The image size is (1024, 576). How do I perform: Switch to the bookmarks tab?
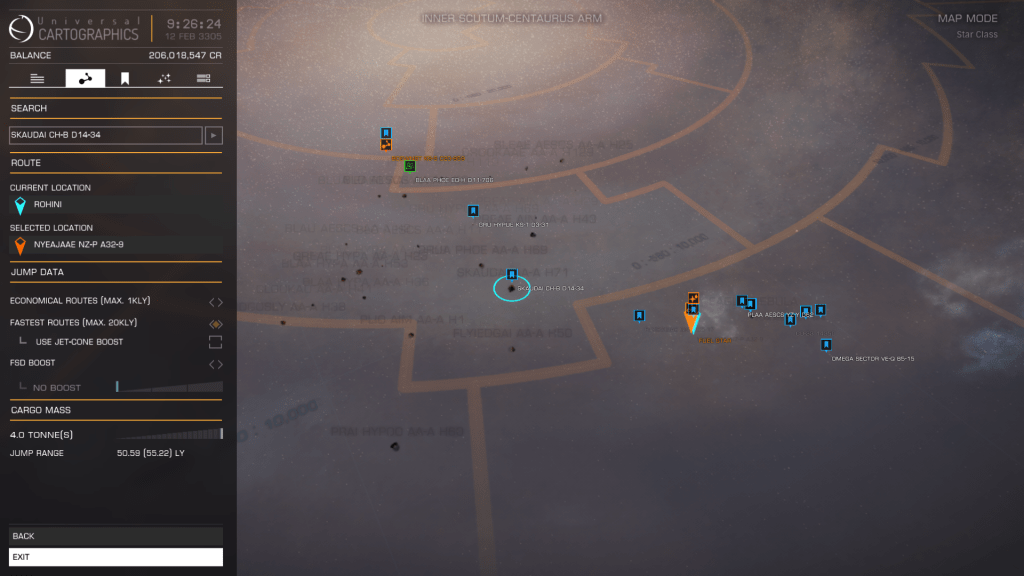(x=125, y=78)
